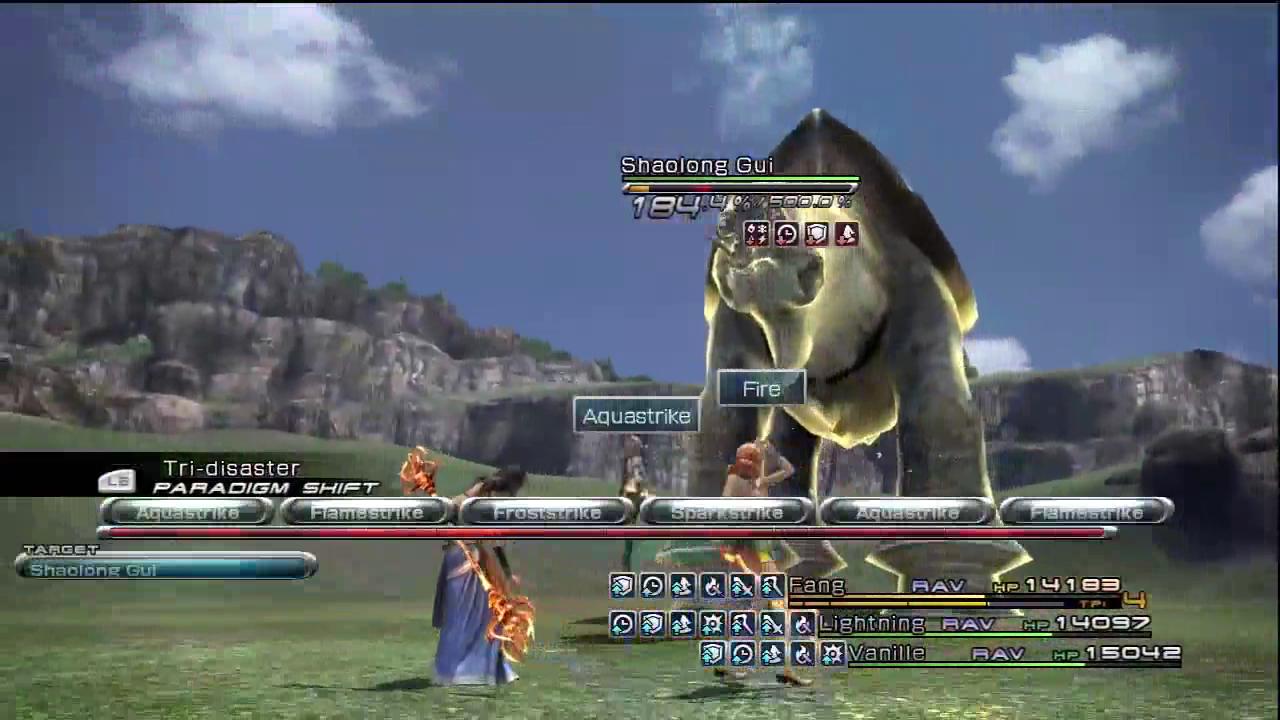This screenshot has height=720, width=1280.
Task: Select the Froststrike command in the queue
Action: coord(547,513)
